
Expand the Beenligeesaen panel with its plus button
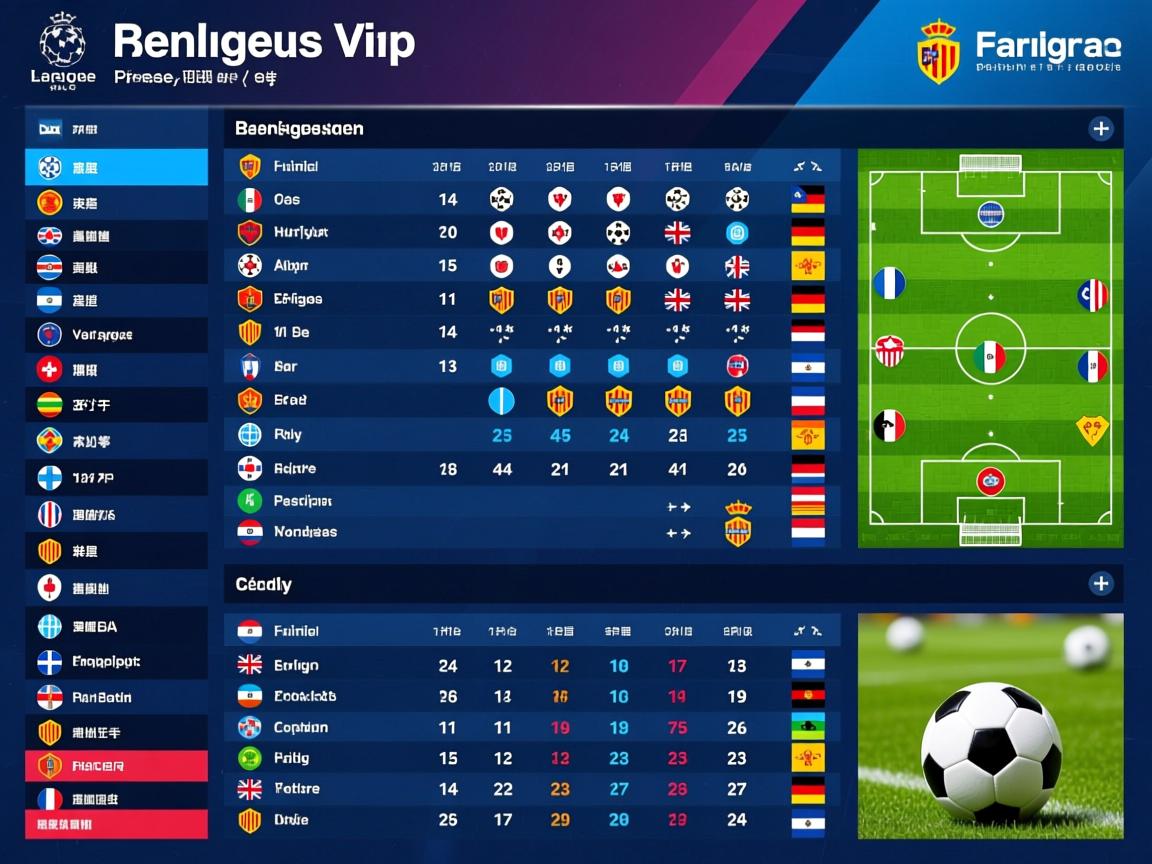pyautogui.click(x=1100, y=129)
